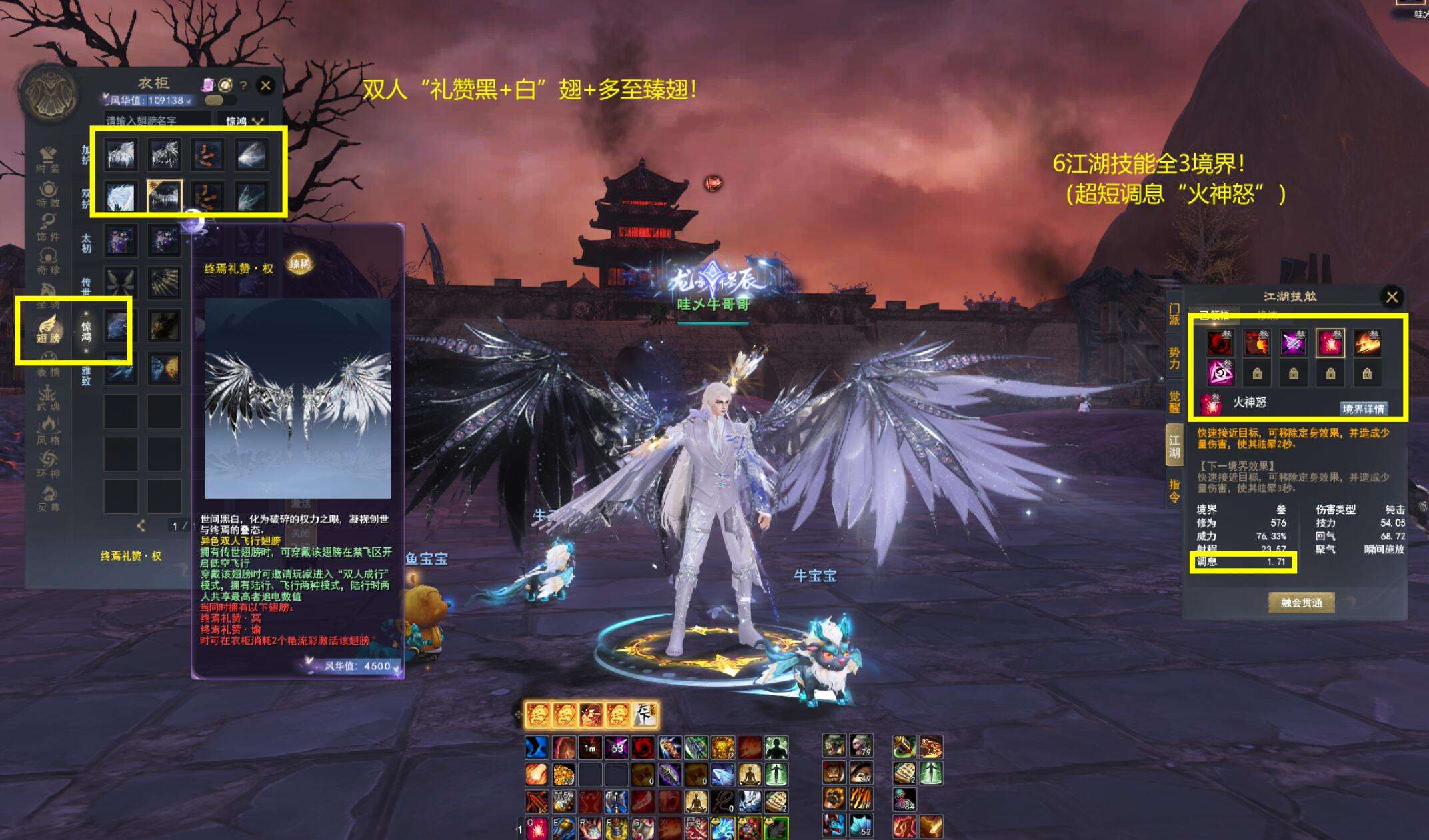This screenshot has height=840, width=1429.
Task: Switch to the 门派 skill tab
Action: (x=1174, y=314)
